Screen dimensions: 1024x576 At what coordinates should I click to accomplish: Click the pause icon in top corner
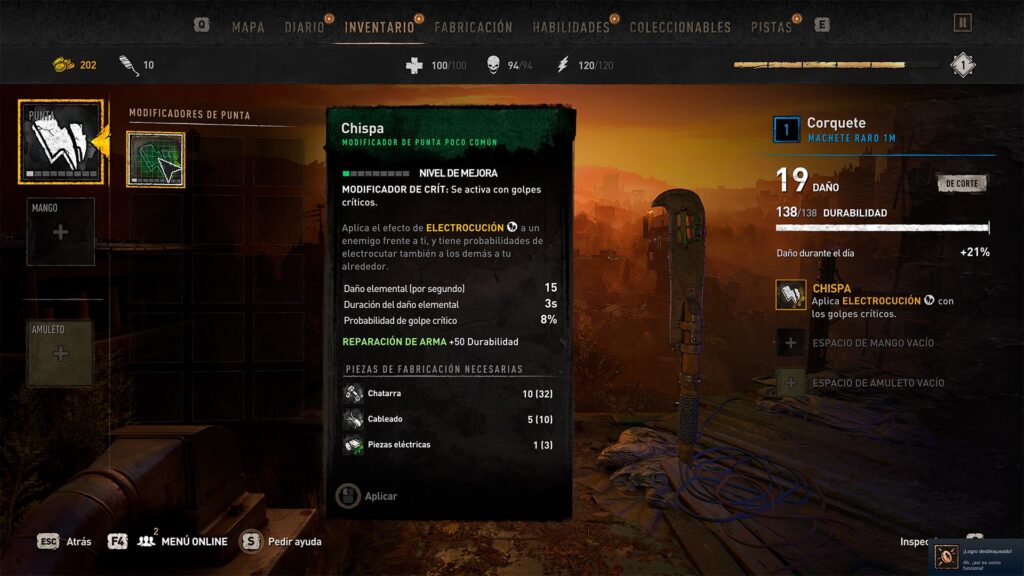[x=962, y=23]
